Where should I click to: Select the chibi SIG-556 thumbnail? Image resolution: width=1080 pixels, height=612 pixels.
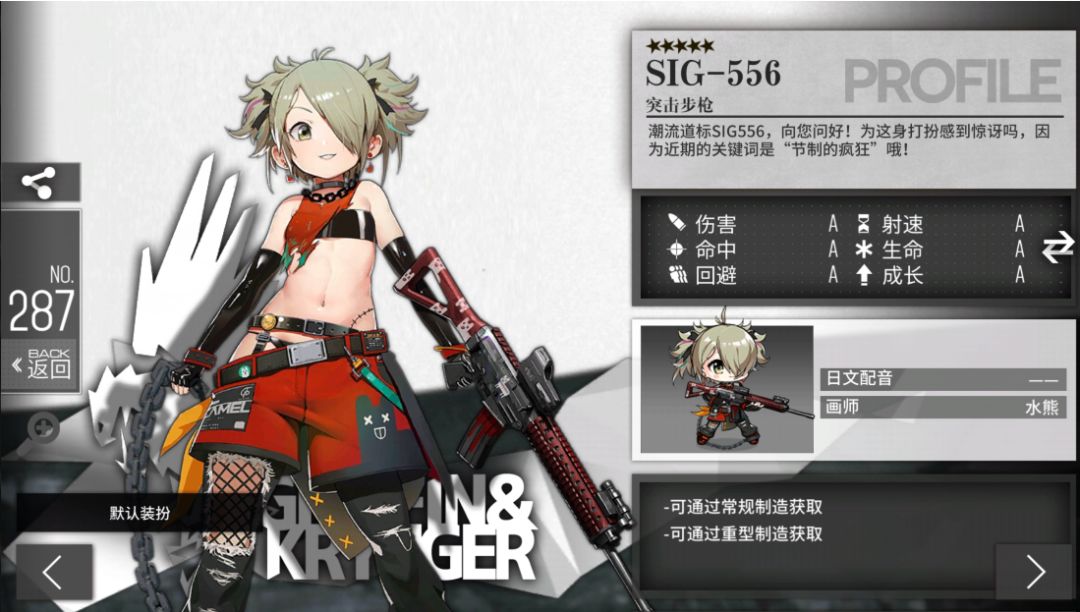tap(726, 386)
